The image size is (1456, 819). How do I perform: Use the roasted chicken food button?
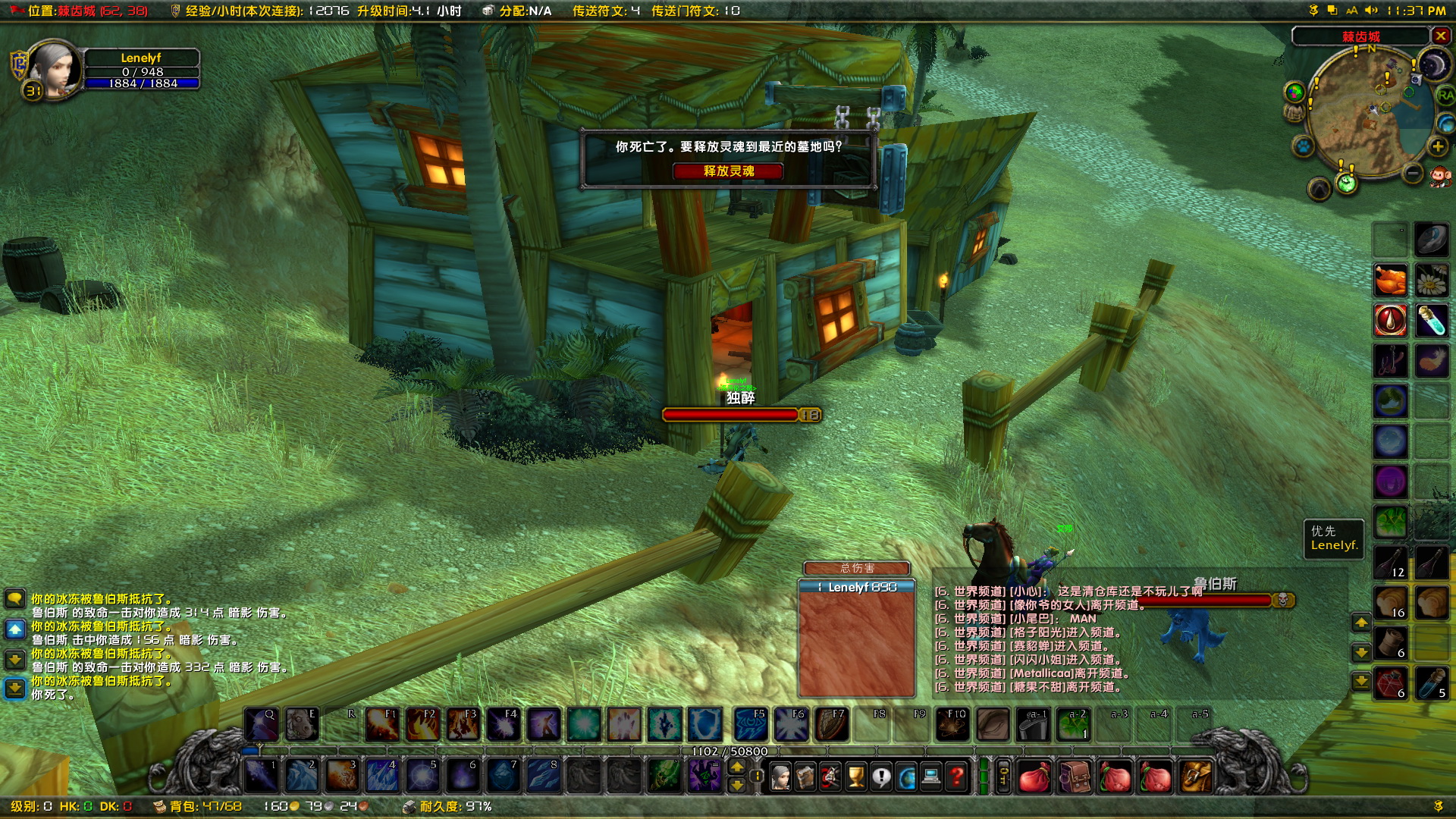click(1392, 279)
